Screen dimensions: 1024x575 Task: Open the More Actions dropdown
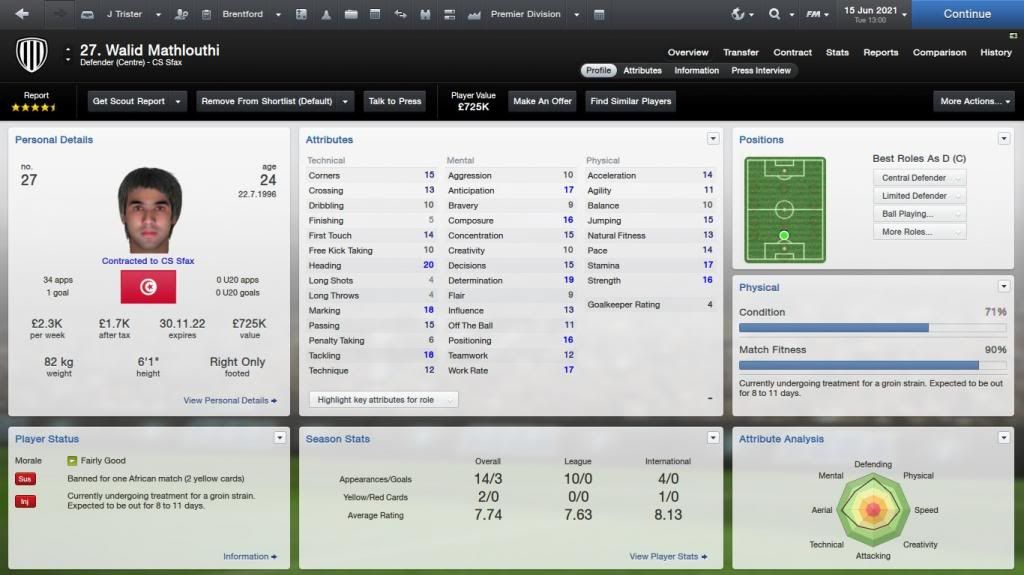975,101
